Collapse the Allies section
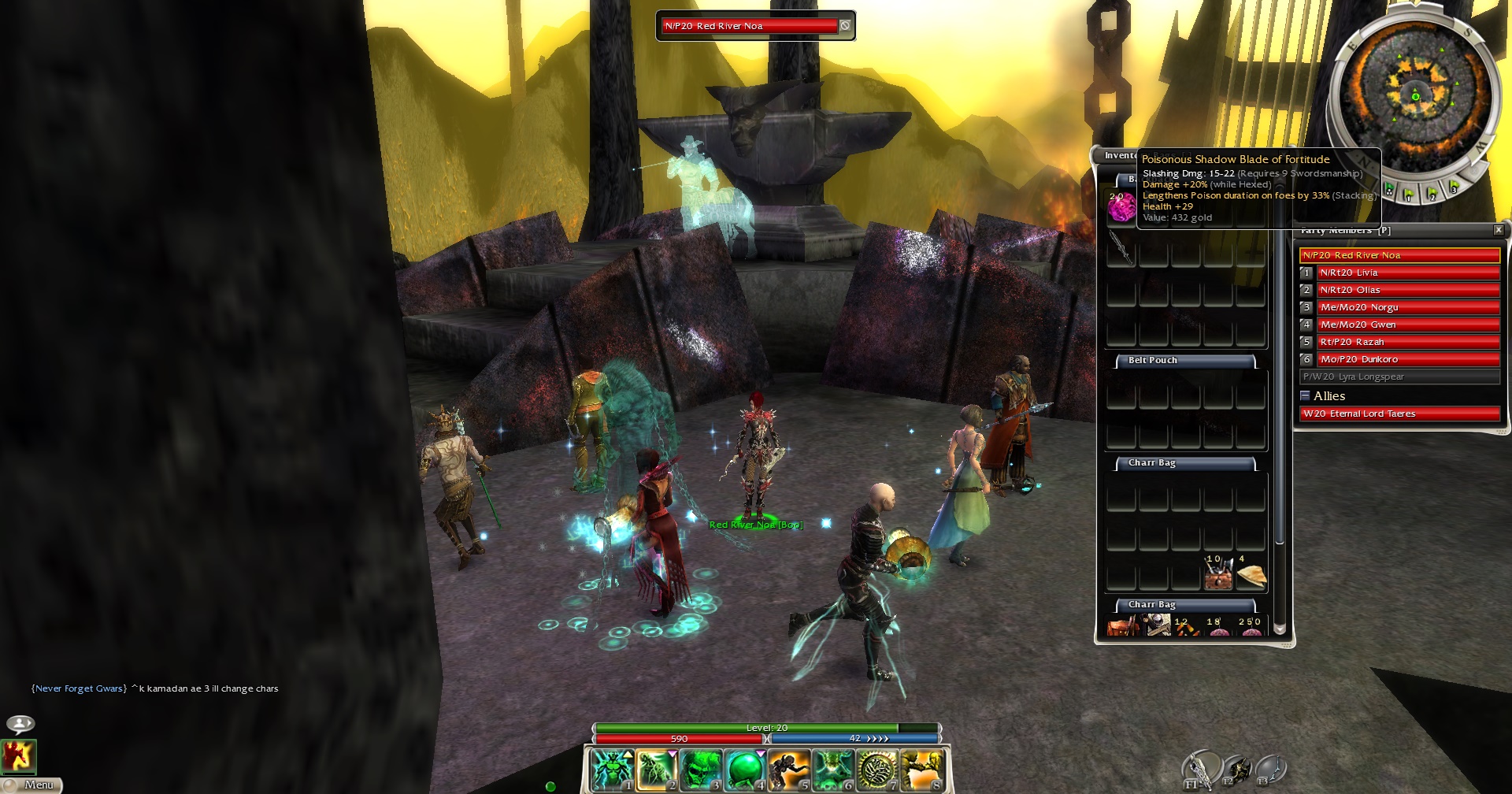This screenshot has width=1512, height=794. [1305, 395]
